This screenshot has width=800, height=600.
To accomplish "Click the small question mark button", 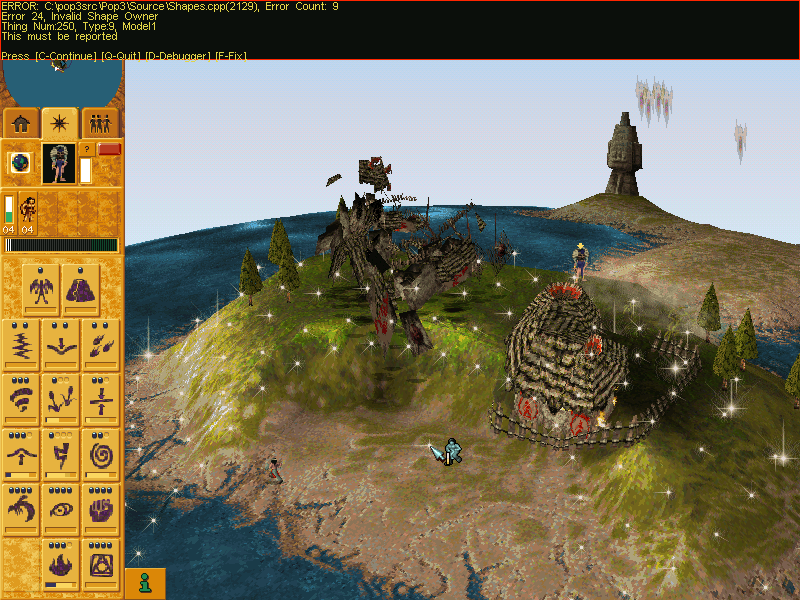I will [86, 149].
